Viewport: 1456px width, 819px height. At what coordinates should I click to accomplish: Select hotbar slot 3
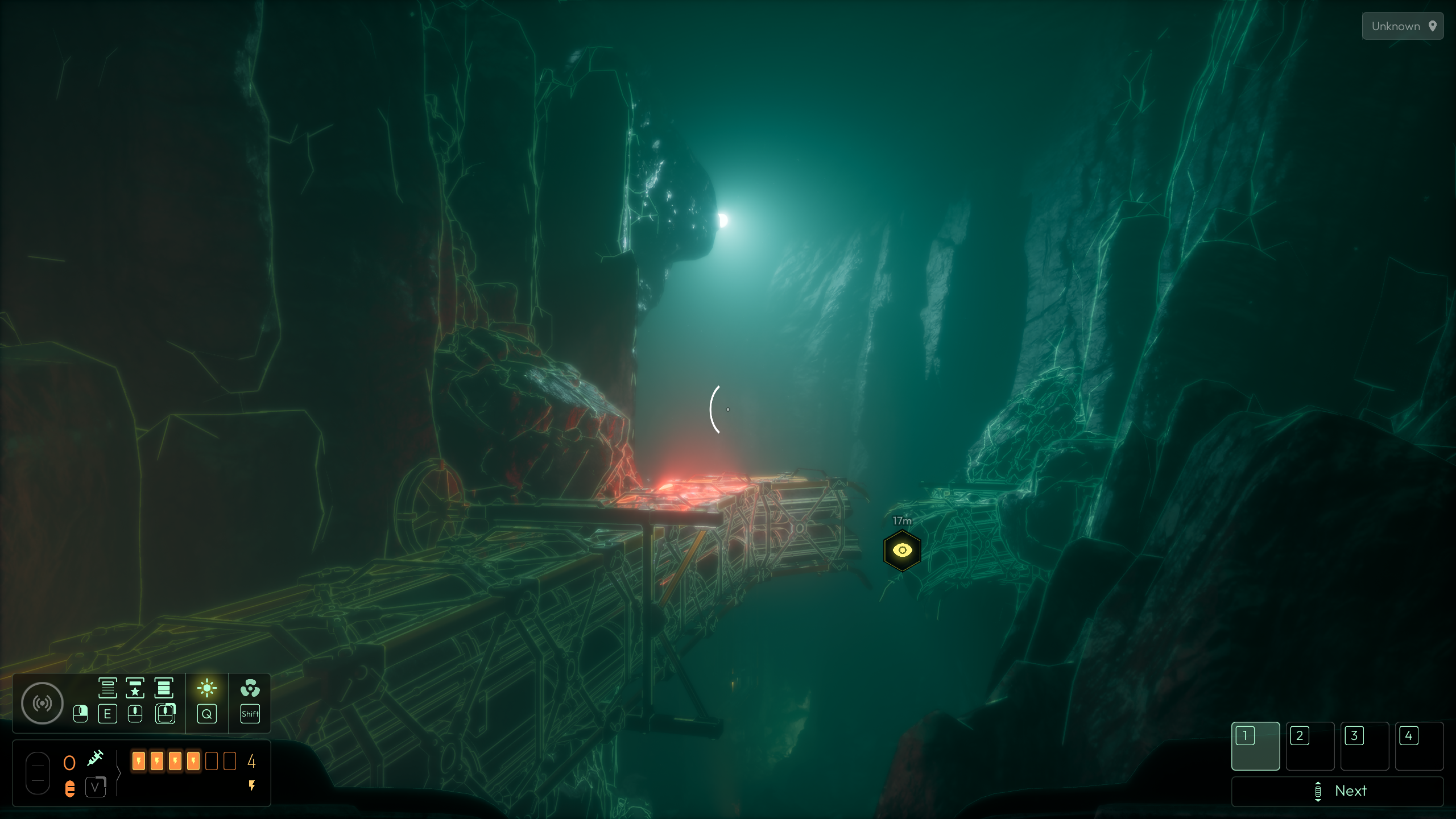point(1364,746)
